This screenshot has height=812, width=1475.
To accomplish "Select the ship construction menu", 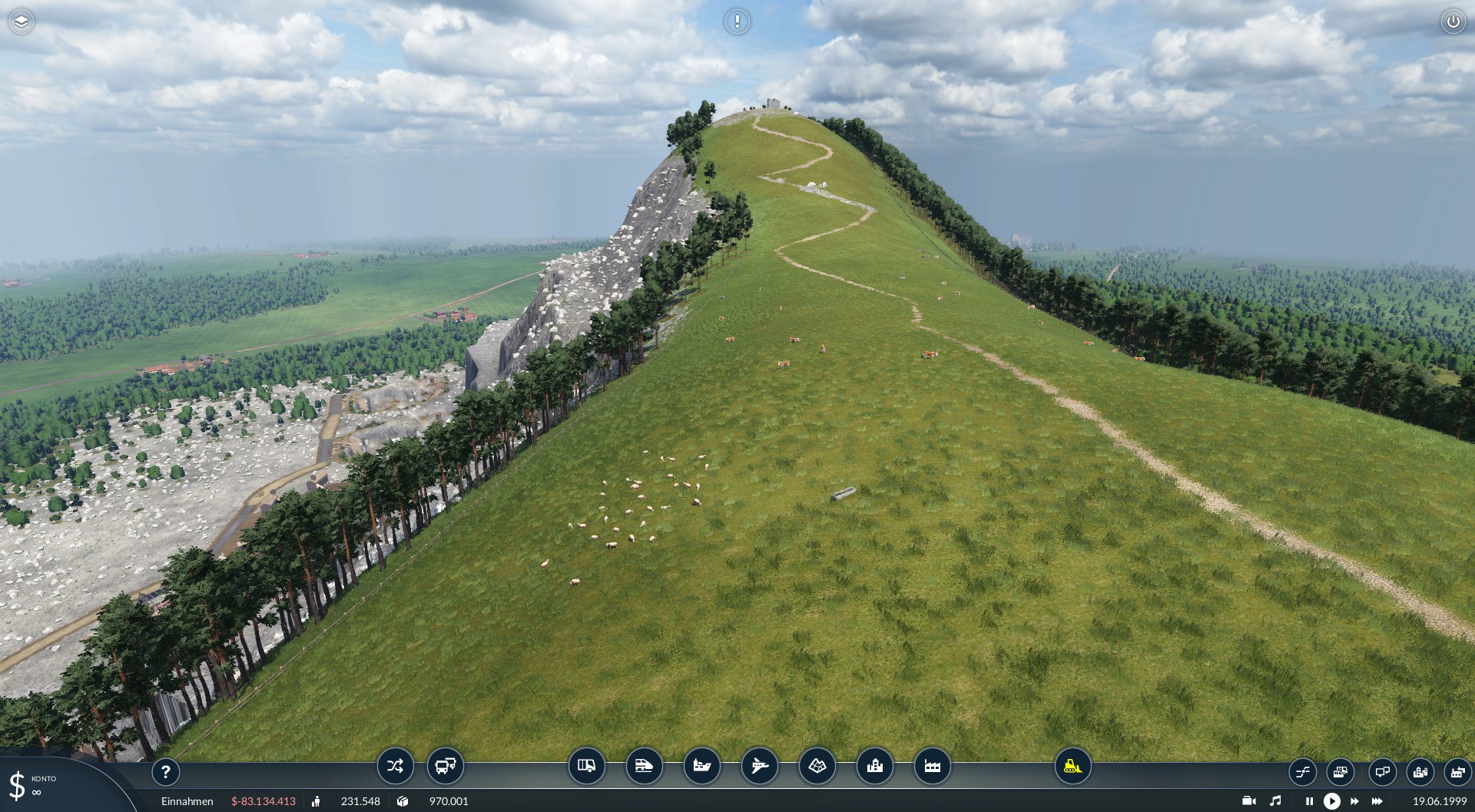I will pyautogui.click(x=701, y=766).
